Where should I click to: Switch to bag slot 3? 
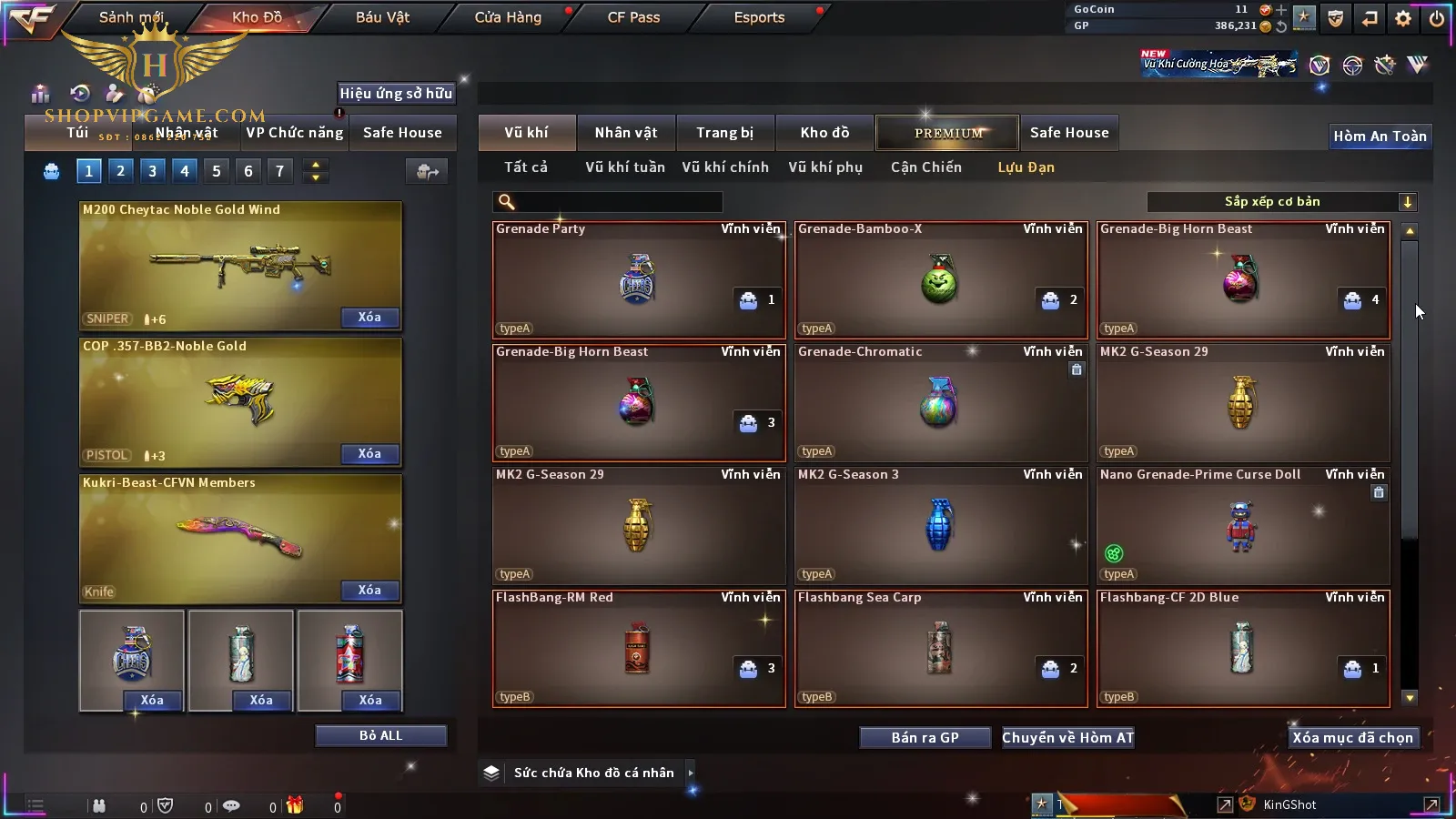point(152,171)
